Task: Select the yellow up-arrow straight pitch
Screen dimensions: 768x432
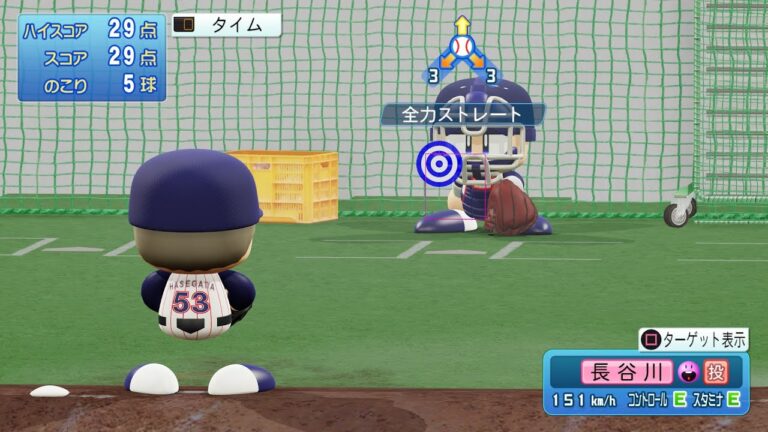Action: click(x=461, y=24)
